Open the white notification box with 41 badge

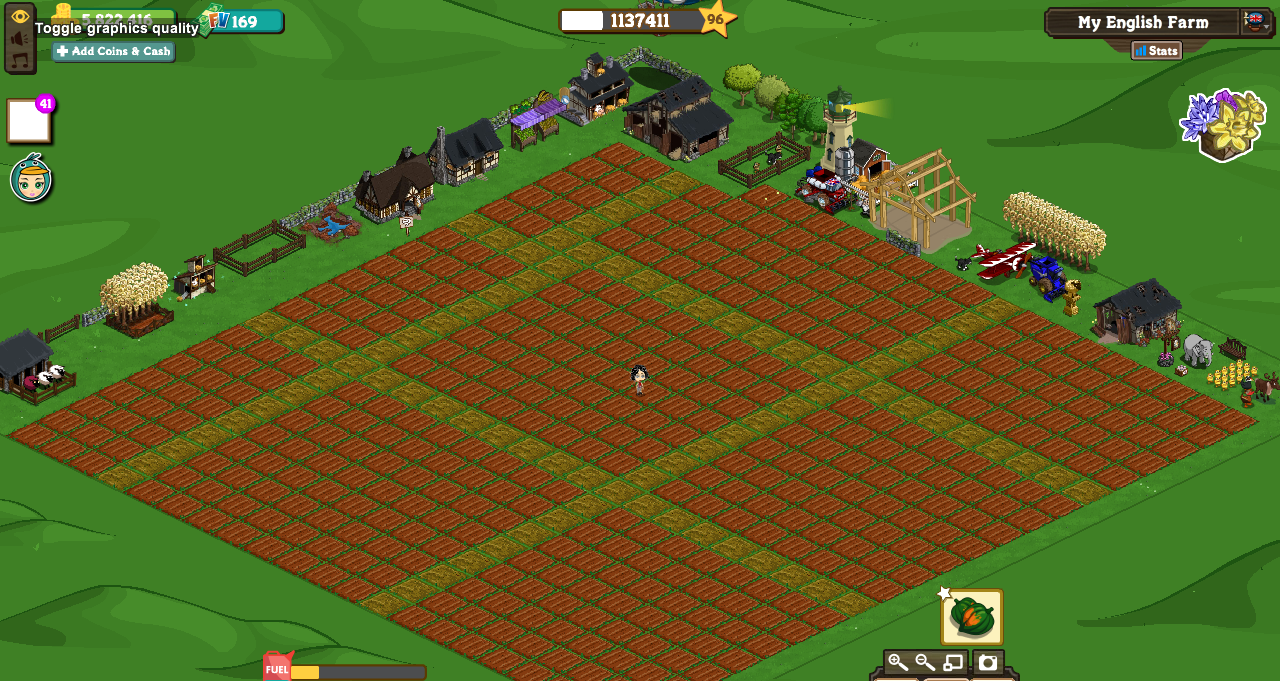coord(28,121)
